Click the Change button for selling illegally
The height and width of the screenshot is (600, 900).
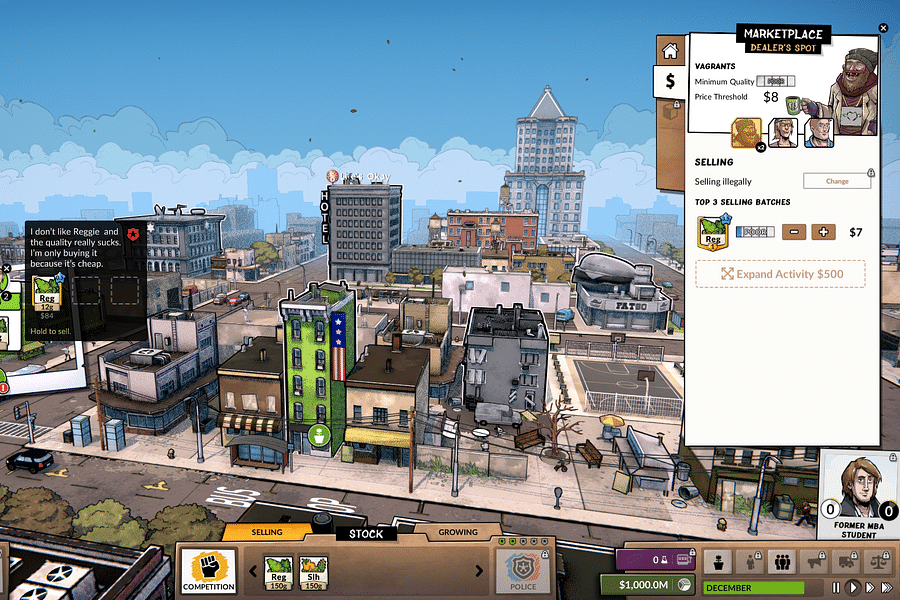pyautogui.click(x=837, y=181)
